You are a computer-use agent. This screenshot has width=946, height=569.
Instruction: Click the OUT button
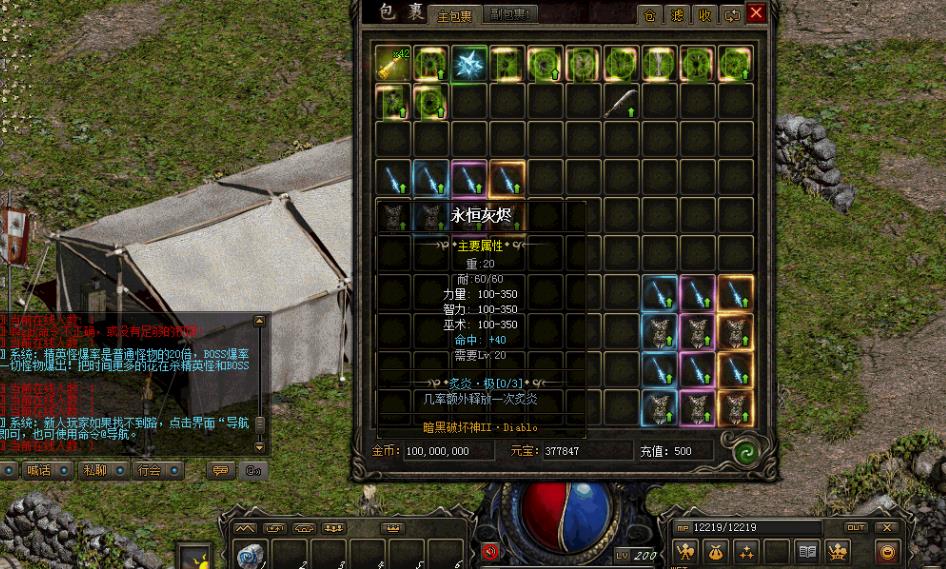[856, 527]
